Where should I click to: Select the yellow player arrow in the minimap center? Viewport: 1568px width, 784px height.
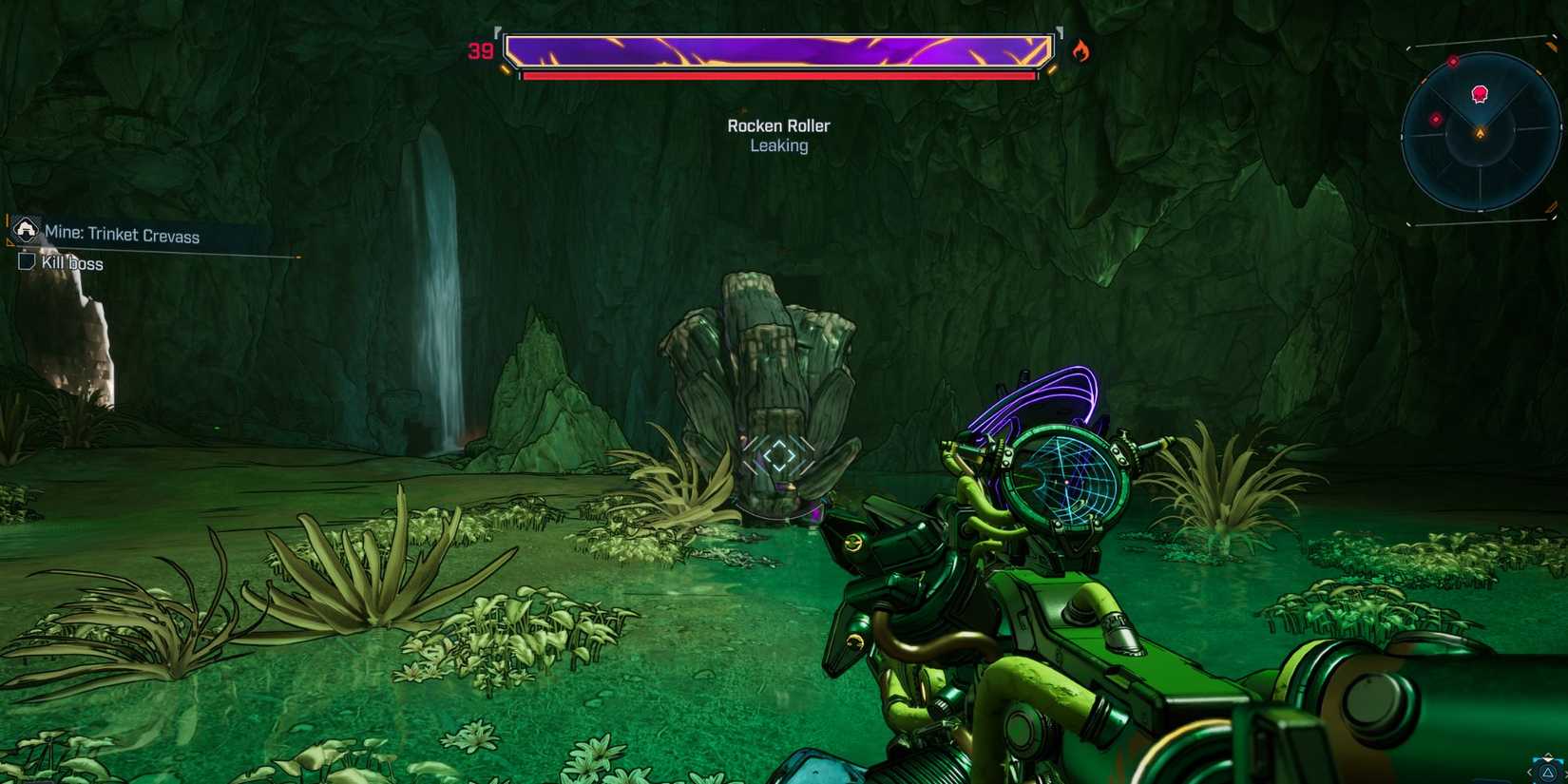[x=1481, y=132]
